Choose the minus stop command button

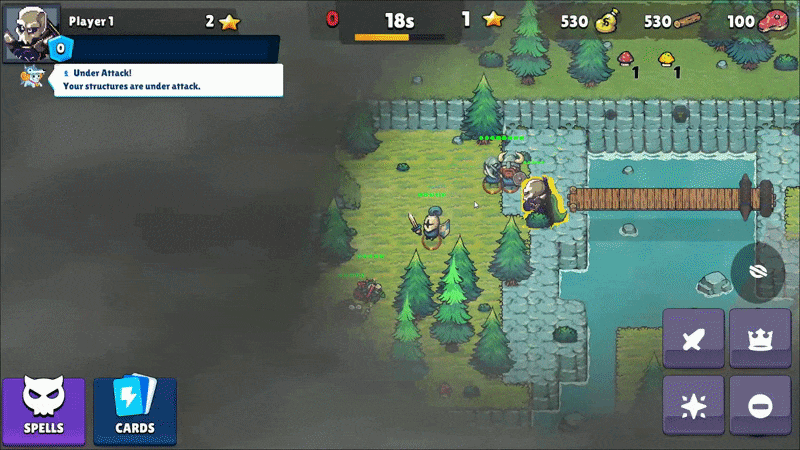click(759, 406)
